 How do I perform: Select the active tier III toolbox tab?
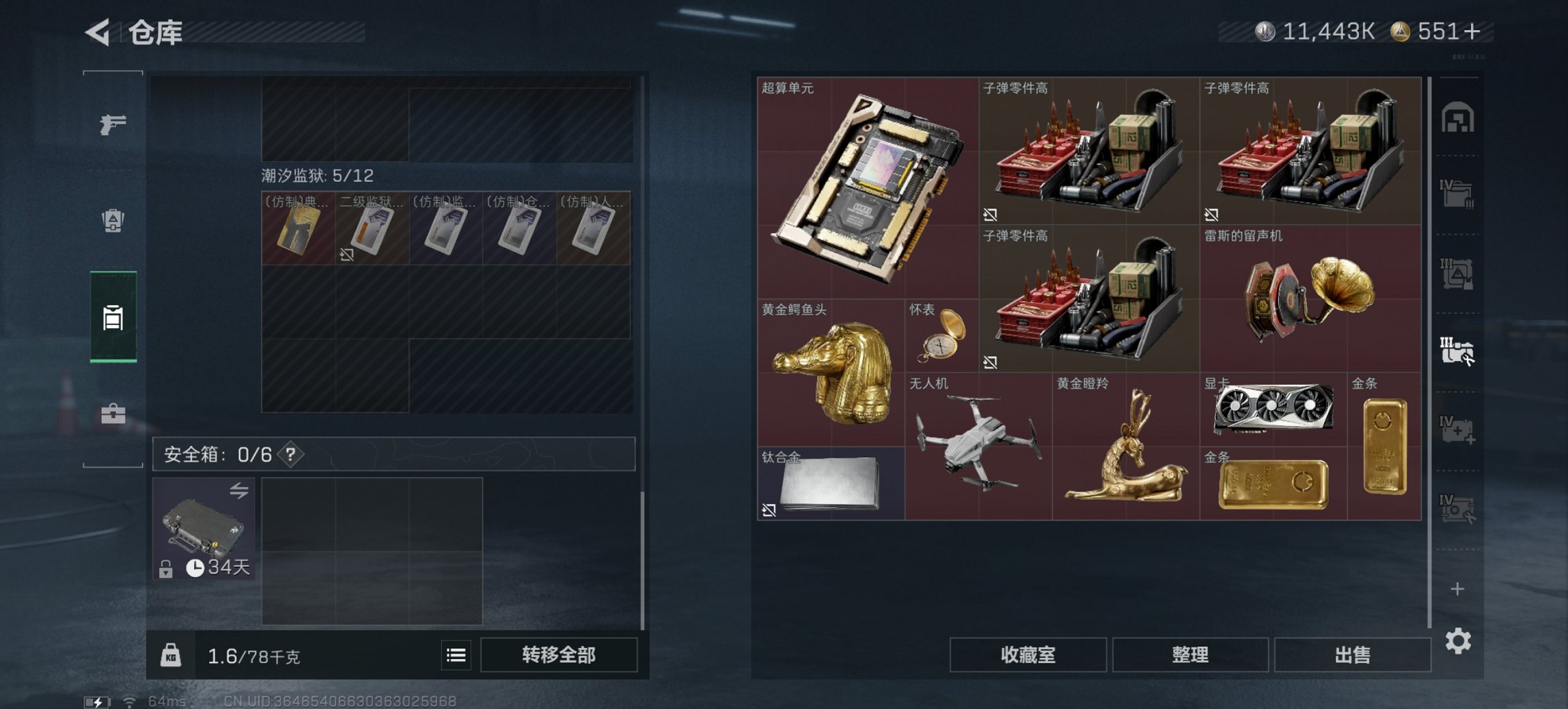1456,350
